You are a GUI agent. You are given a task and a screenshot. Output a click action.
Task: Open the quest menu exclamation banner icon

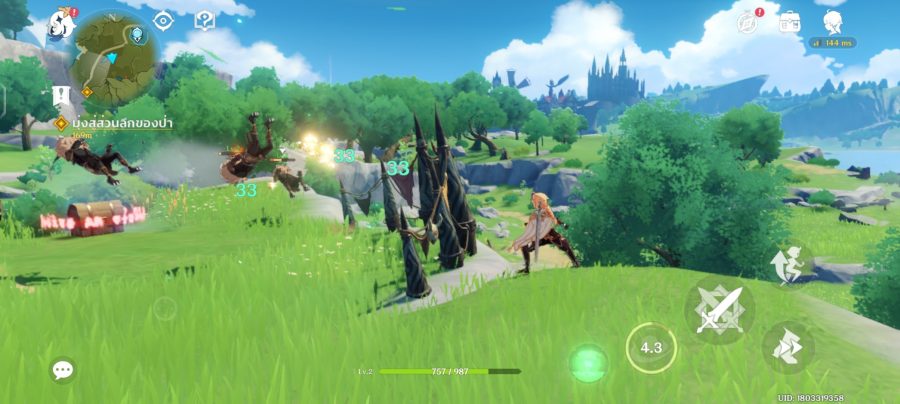pyautogui.click(x=60, y=98)
